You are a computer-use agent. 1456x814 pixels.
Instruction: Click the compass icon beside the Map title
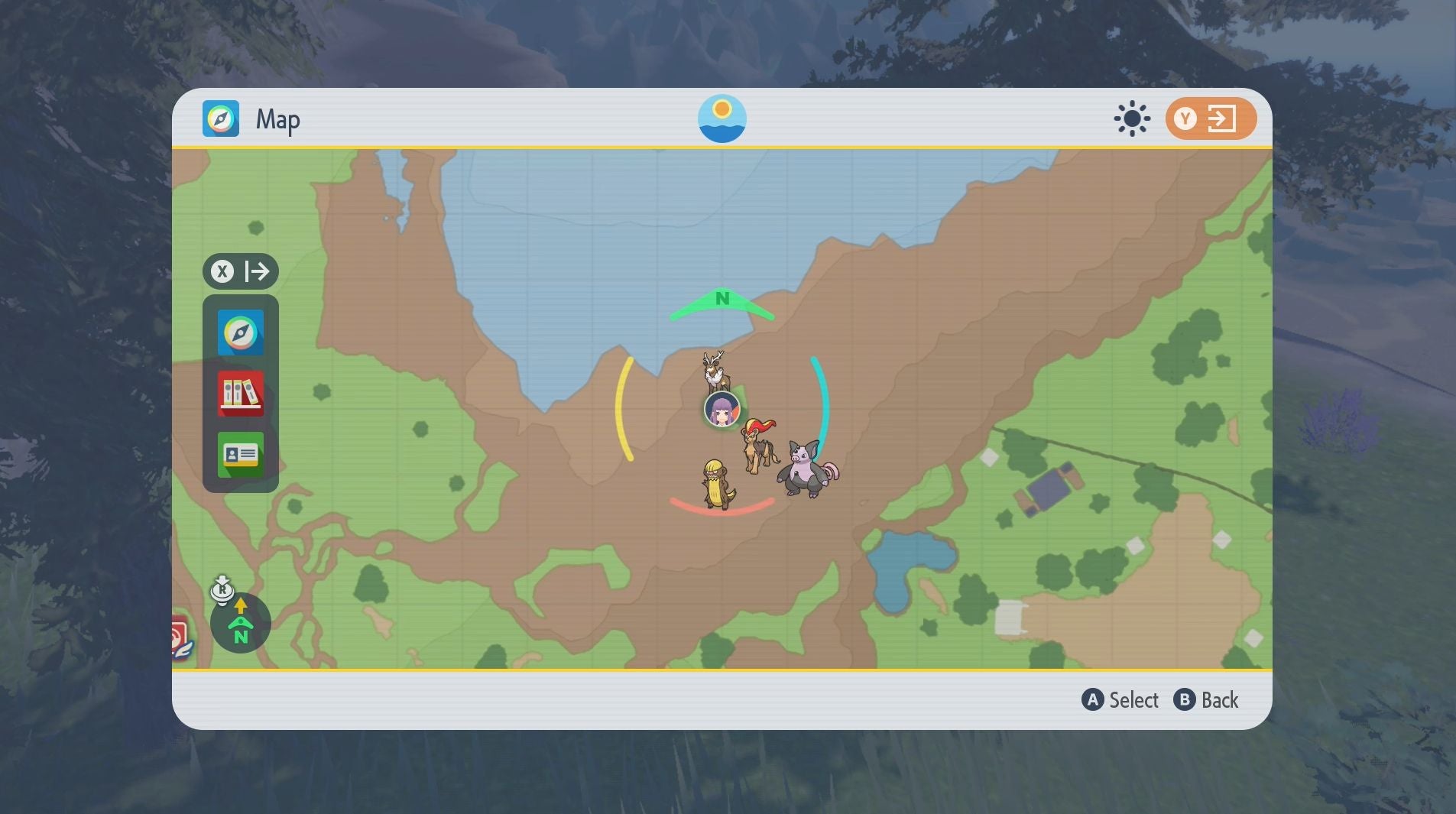(221, 118)
